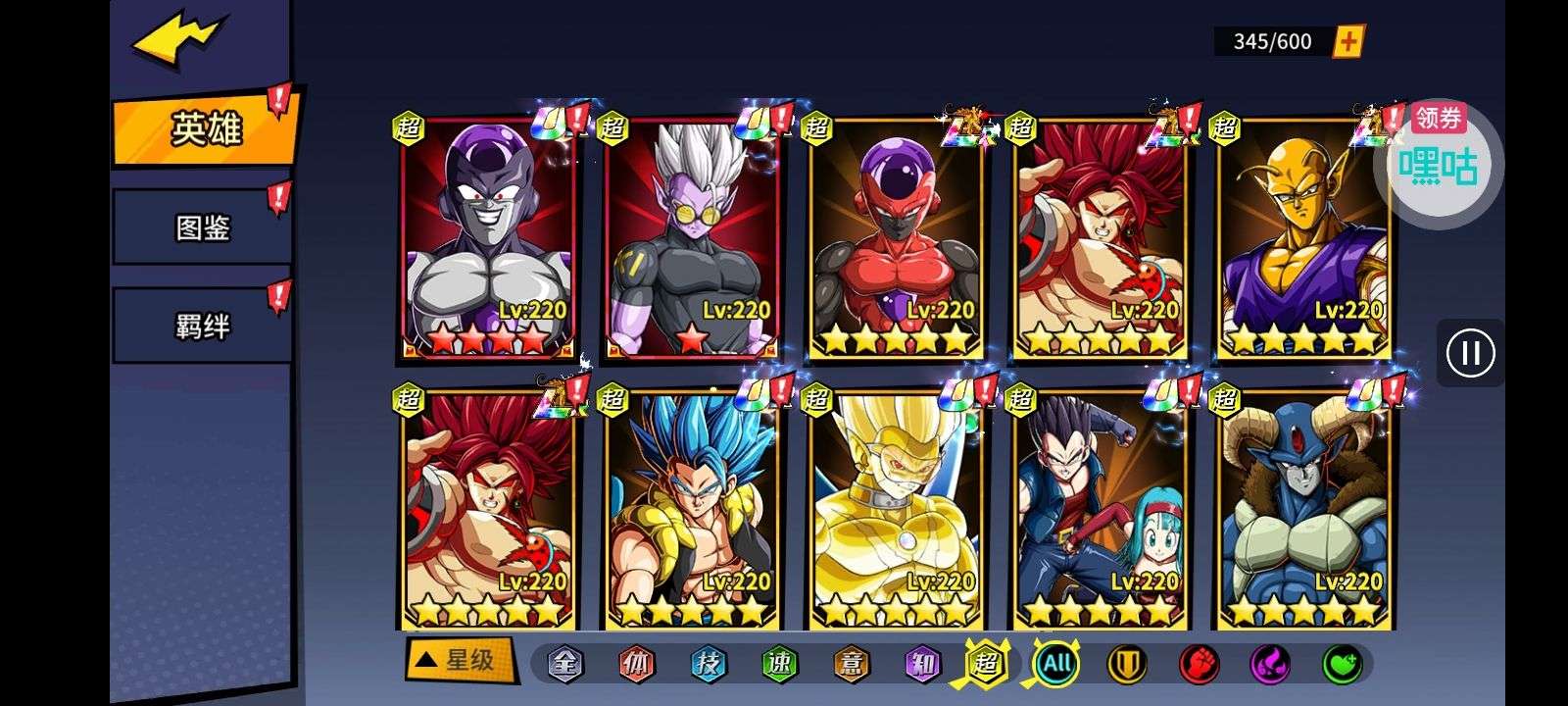
Task: Go back with the yellow lightning arrow
Action: click(177, 39)
